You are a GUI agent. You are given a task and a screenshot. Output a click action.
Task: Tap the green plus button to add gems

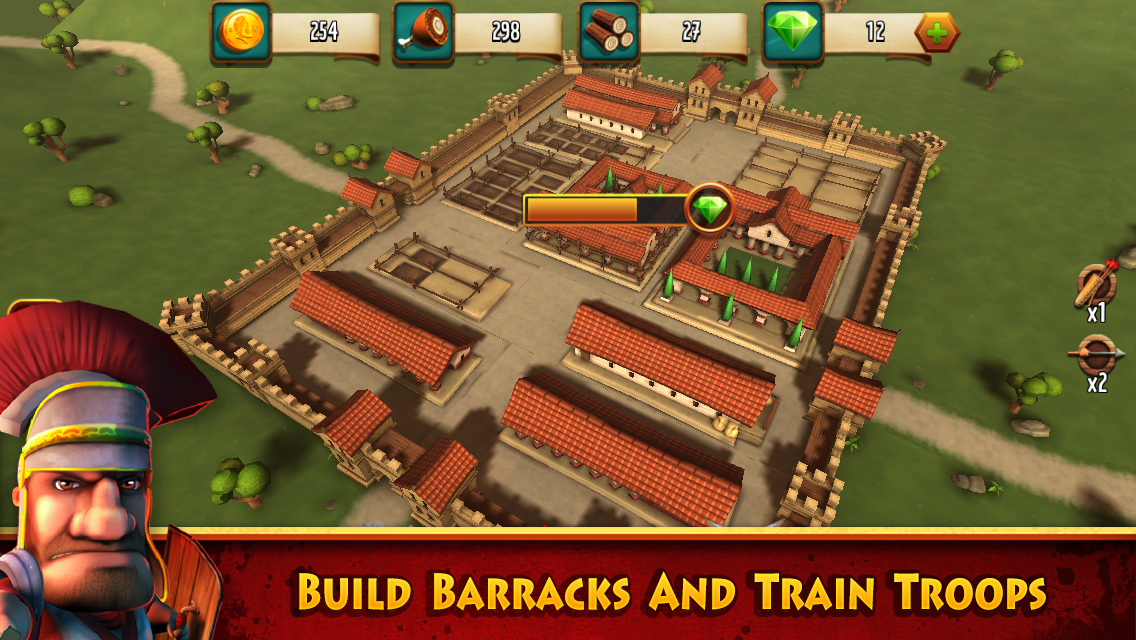coord(937,33)
